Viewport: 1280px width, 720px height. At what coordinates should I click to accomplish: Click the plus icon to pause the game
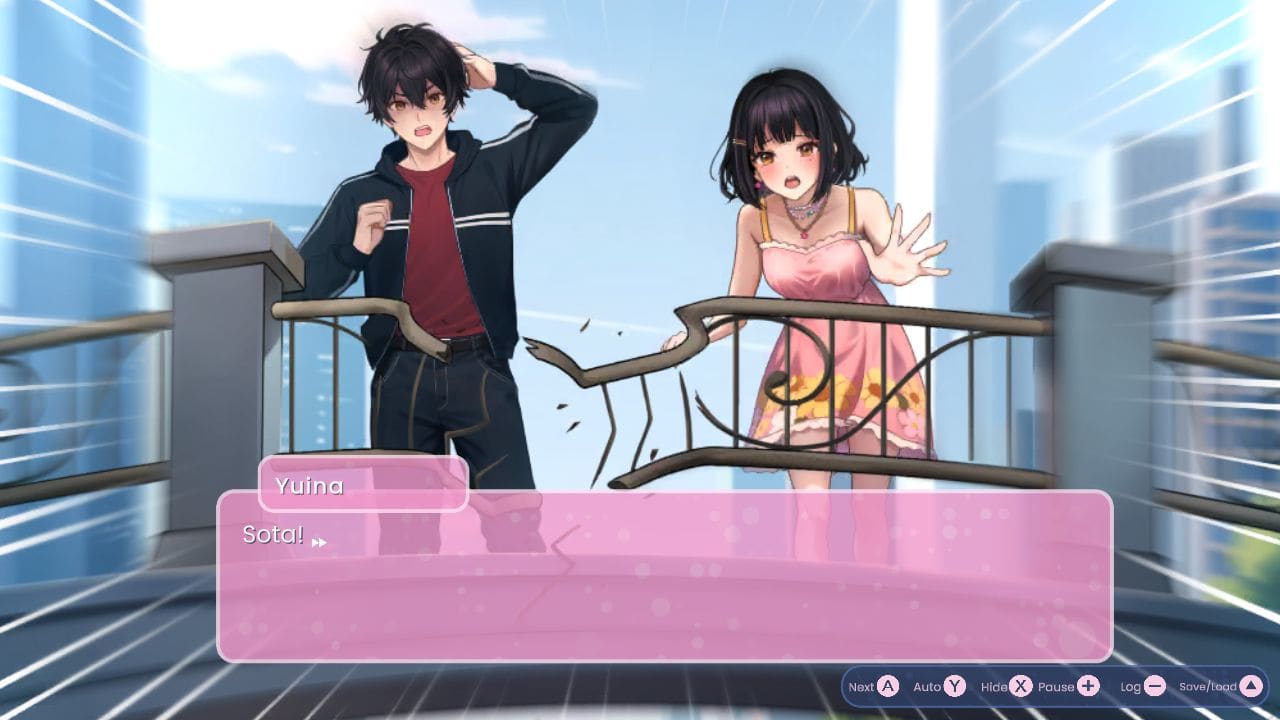coord(1088,684)
